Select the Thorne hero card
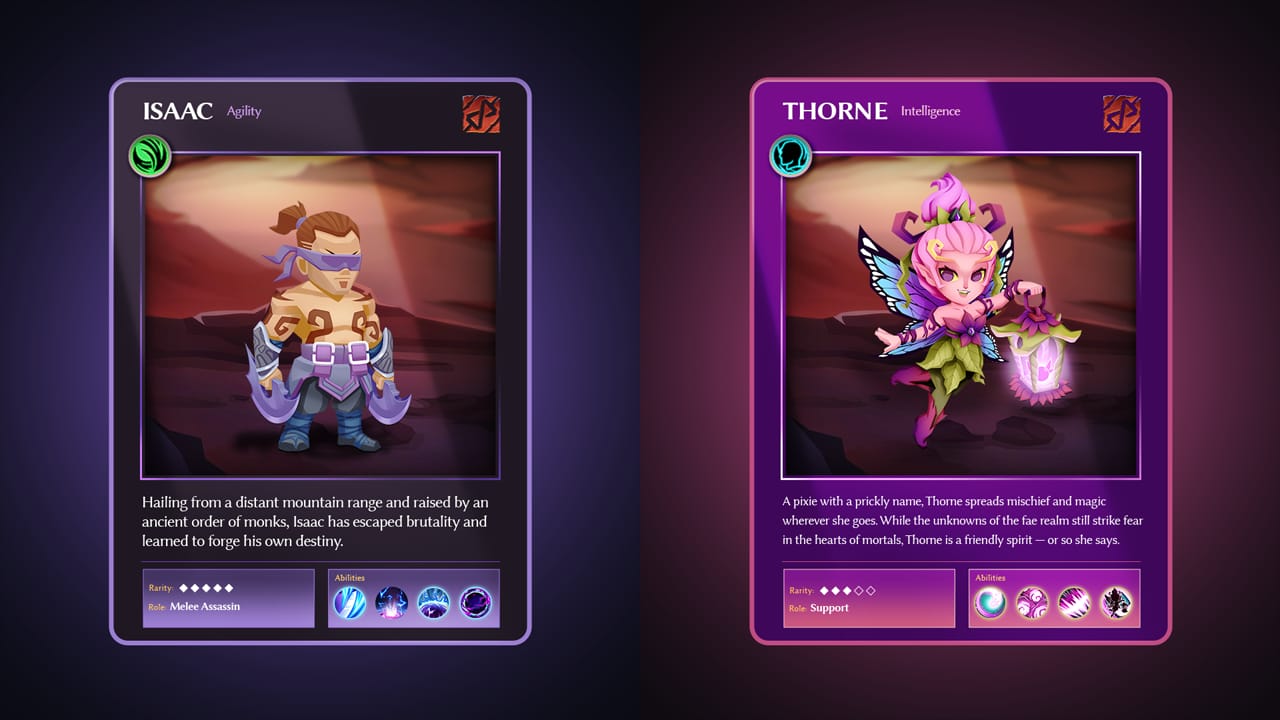The height and width of the screenshot is (720, 1280). 960,360
